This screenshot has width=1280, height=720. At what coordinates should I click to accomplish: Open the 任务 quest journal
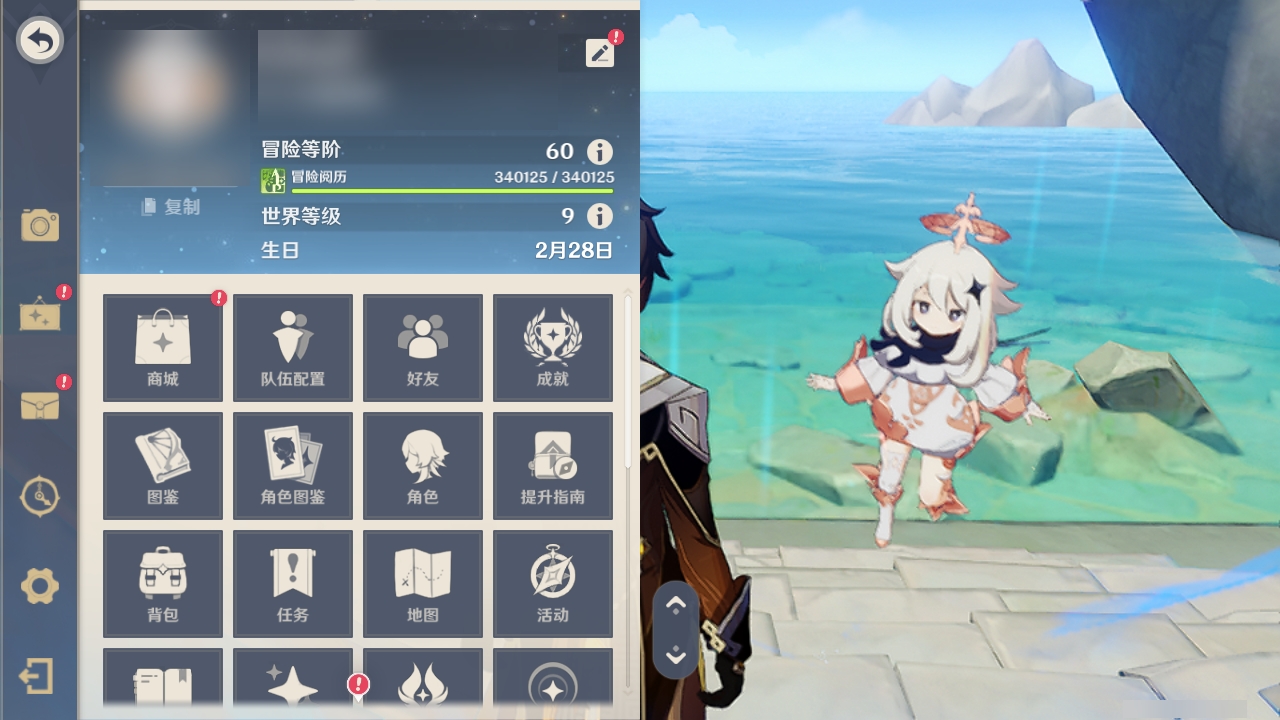click(292, 583)
